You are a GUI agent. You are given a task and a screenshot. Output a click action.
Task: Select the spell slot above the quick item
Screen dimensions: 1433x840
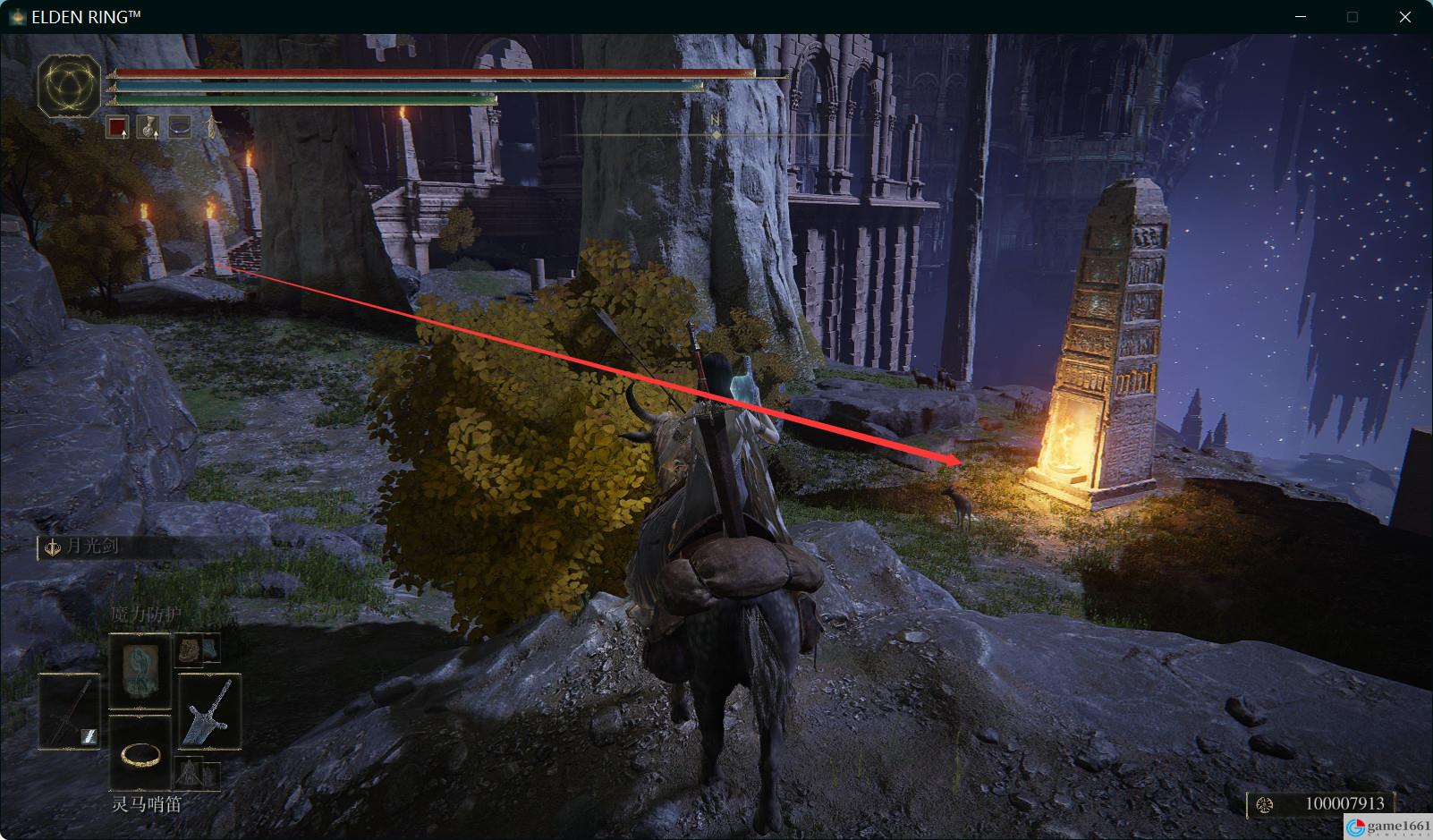click(x=140, y=671)
